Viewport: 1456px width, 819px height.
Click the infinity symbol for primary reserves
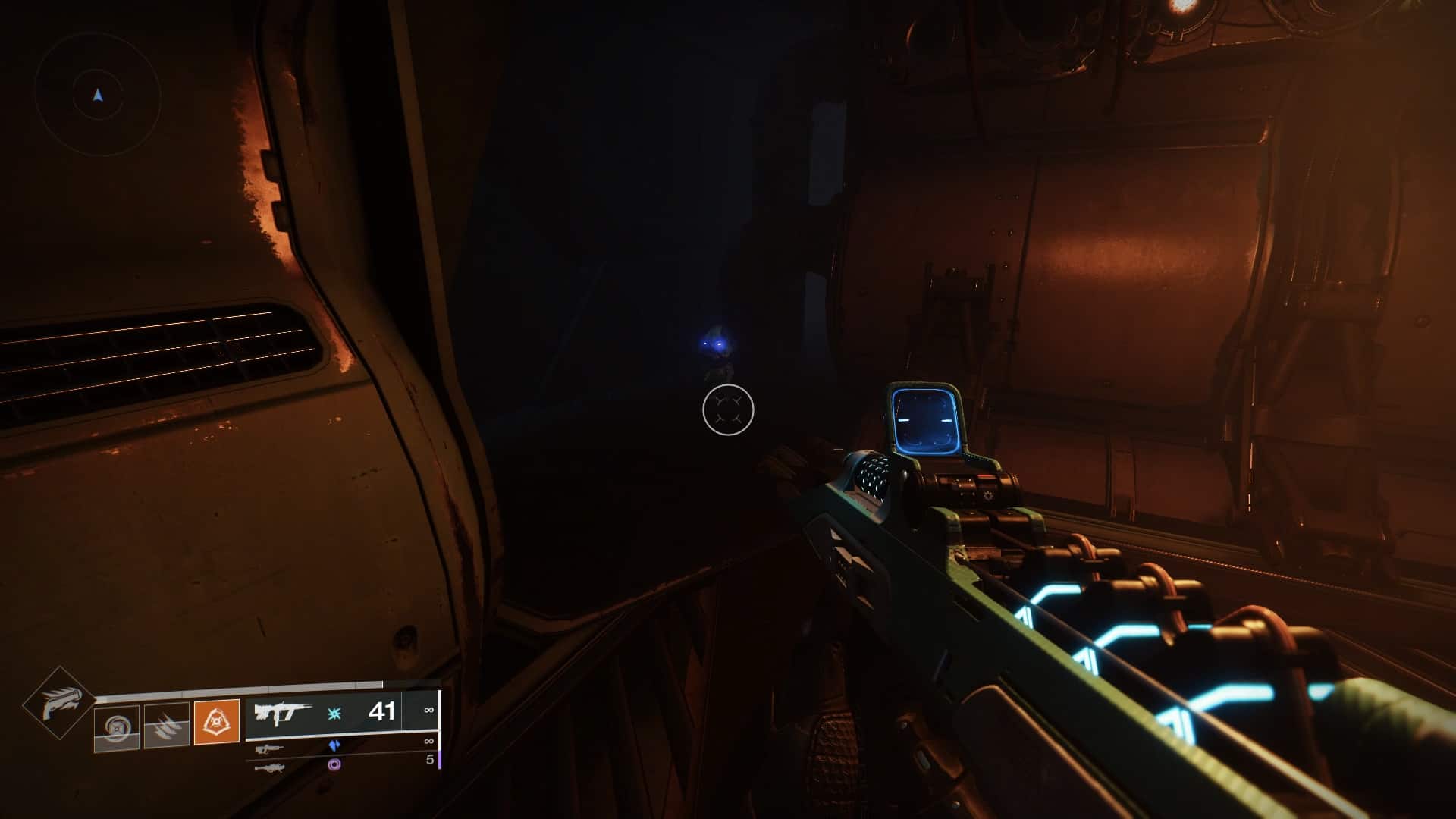click(428, 711)
